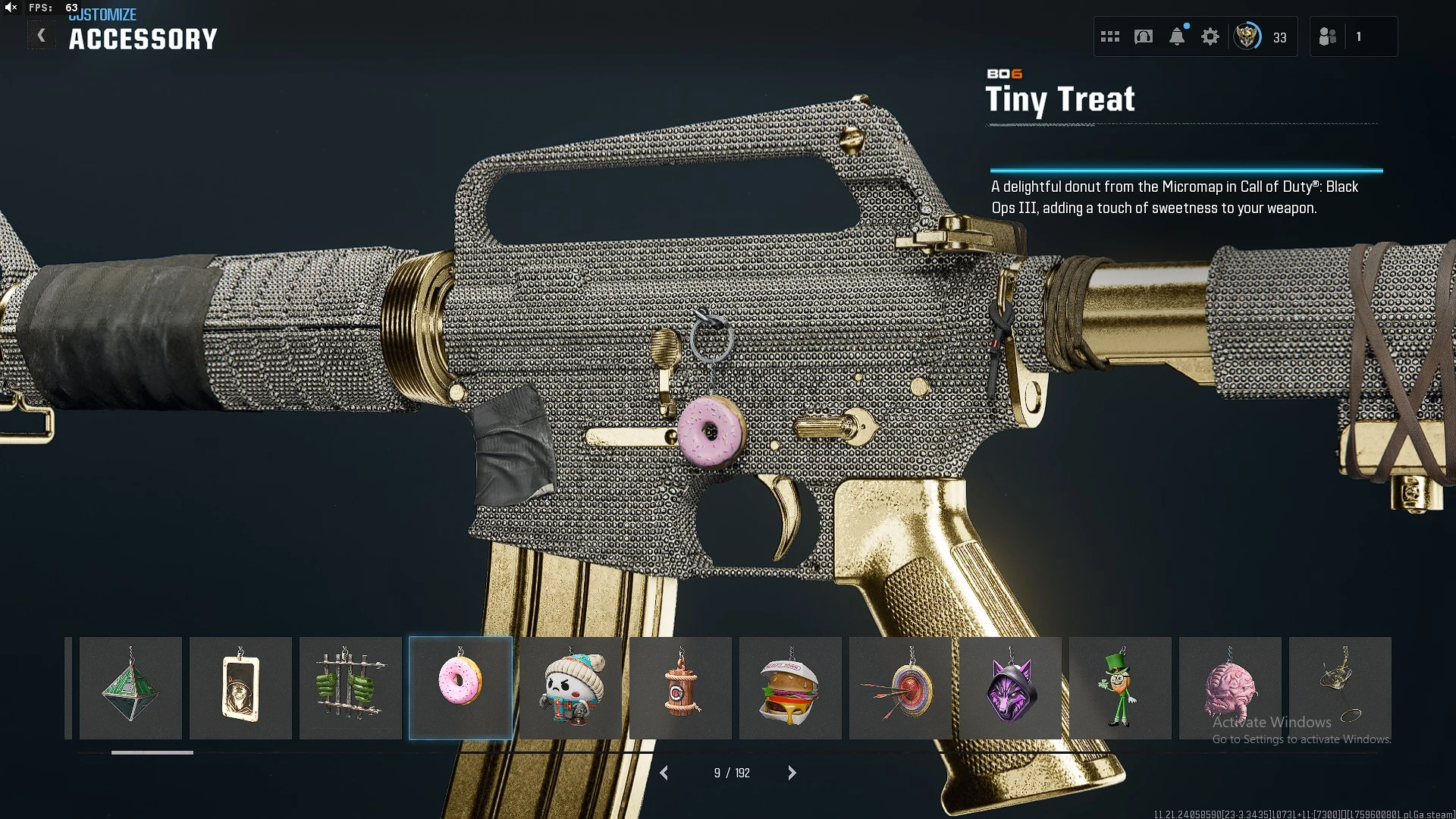
Task: Go to the previous accessory page
Action: coord(664,773)
